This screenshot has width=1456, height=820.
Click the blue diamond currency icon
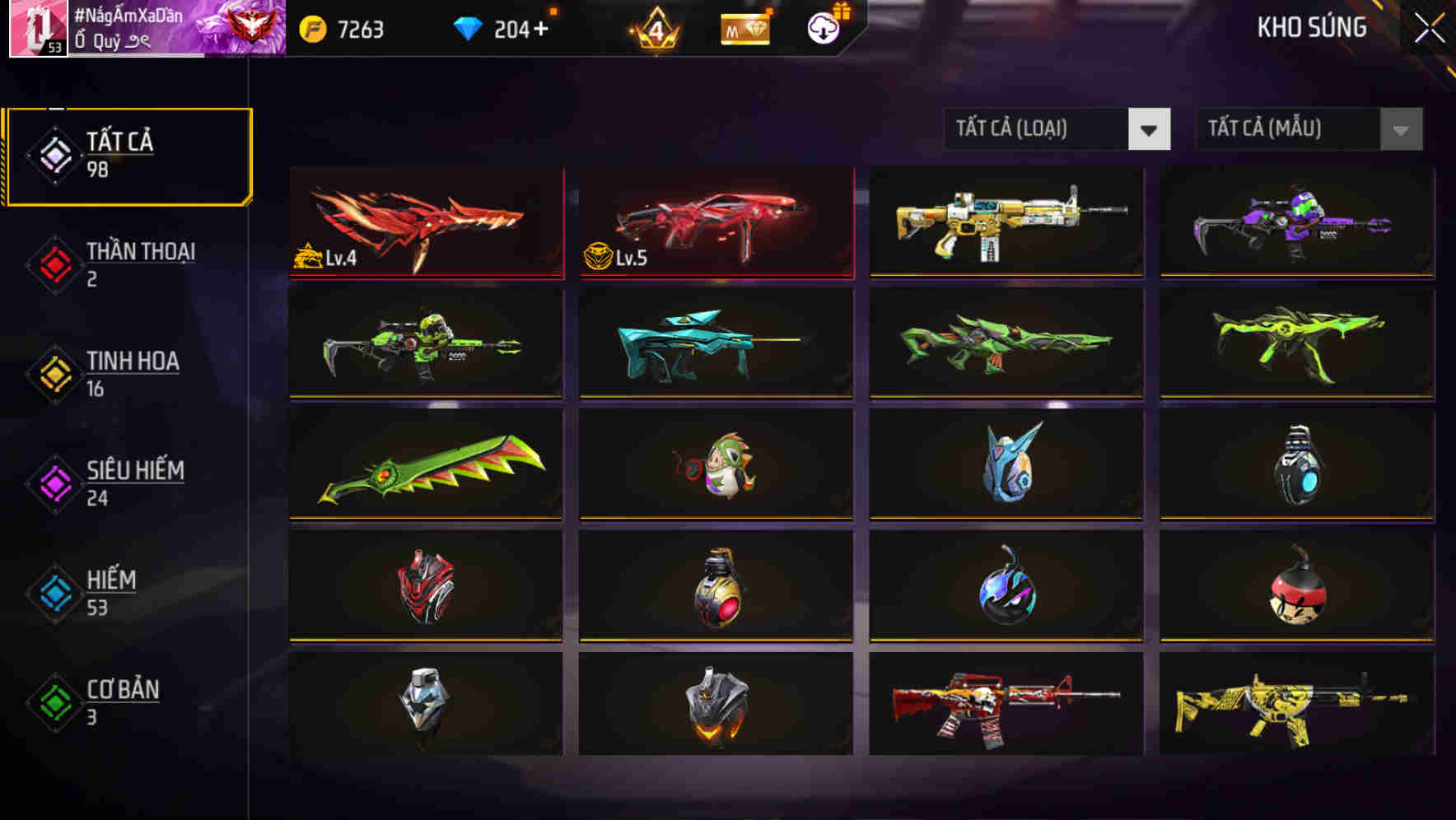coord(469,27)
